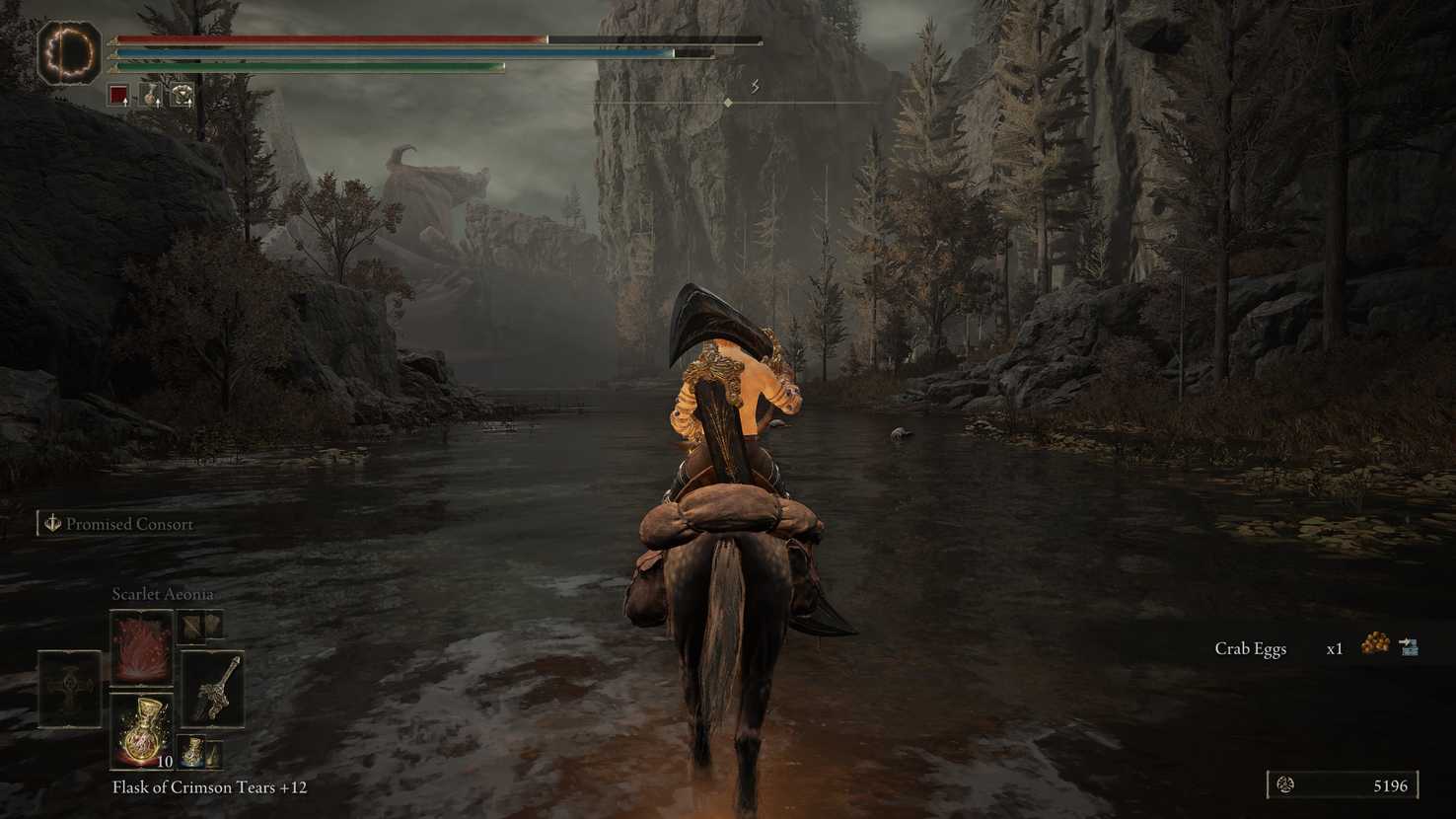Select the Scarlet Aeonia spell slot
The width and height of the screenshot is (1456, 819).
[141, 647]
